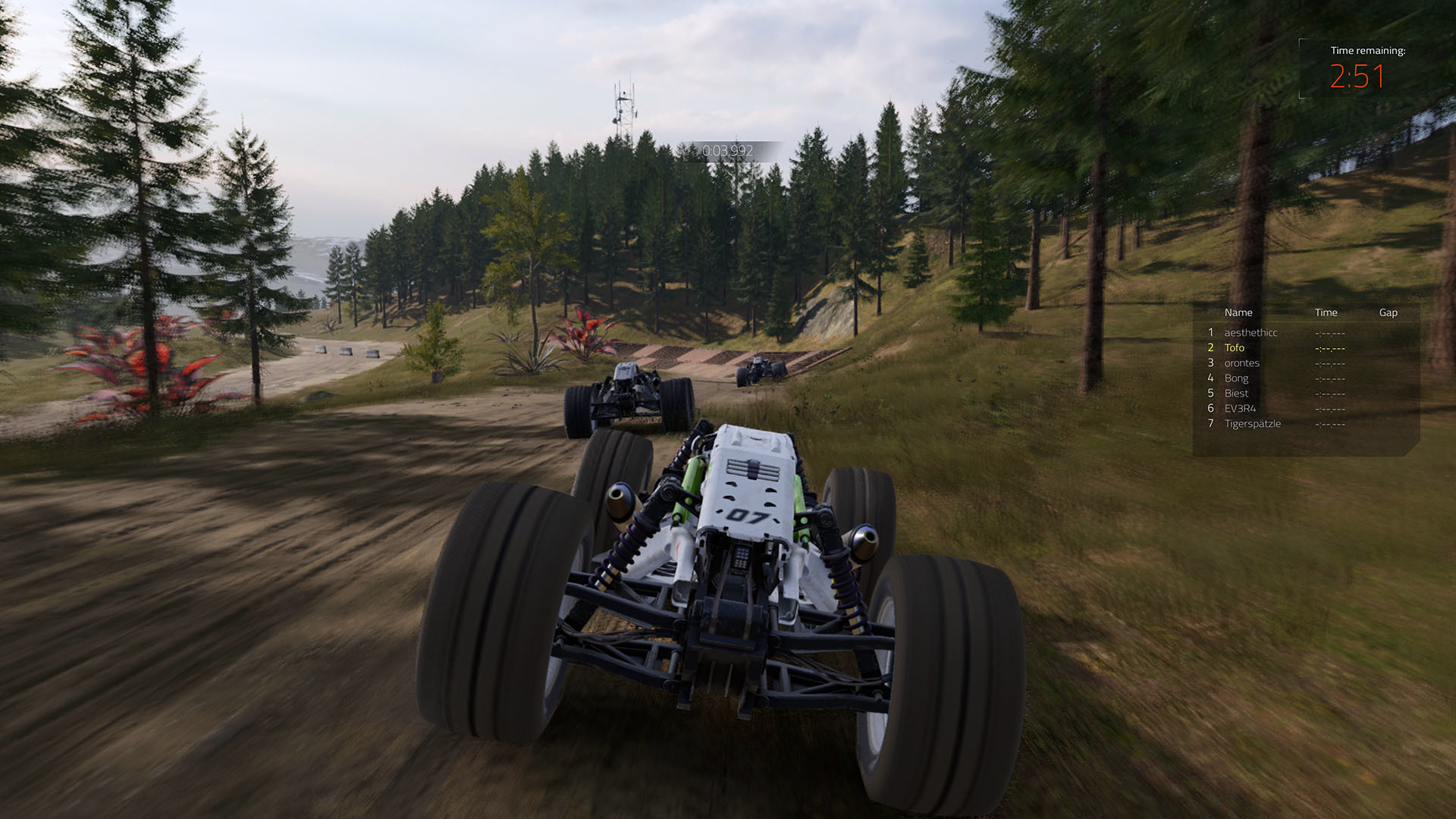Select the Gap column header
The image size is (1456, 819).
[x=1388, y=312]
